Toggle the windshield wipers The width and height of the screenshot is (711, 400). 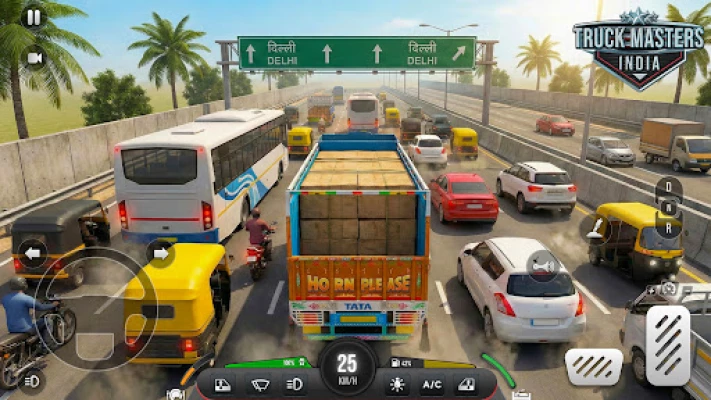pos(260,384)
